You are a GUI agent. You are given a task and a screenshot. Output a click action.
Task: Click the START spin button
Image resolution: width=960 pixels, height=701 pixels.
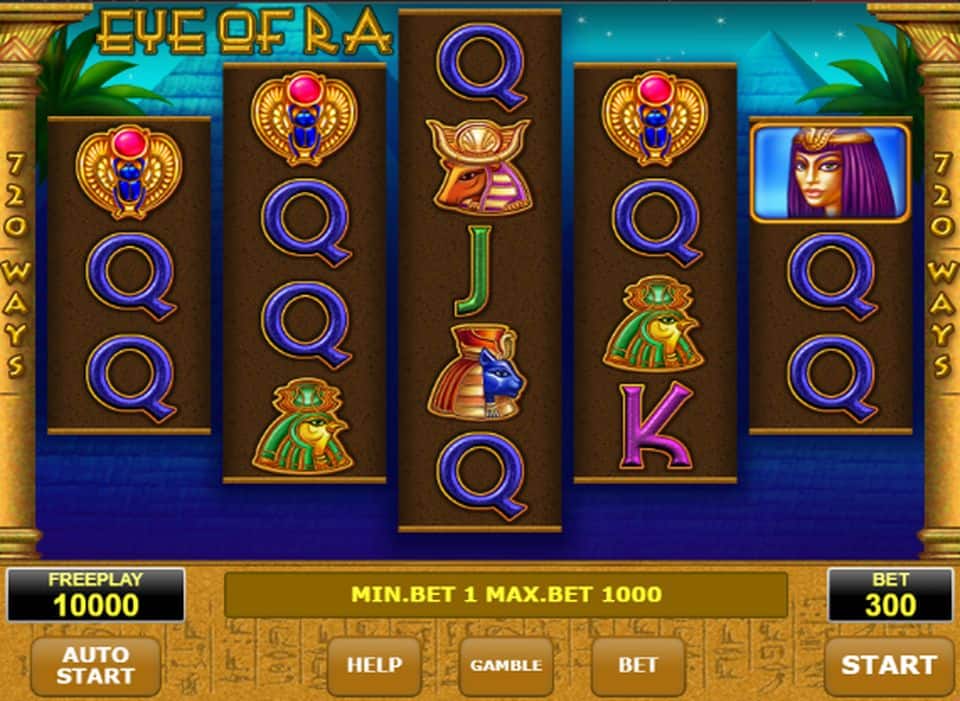tap(888, 665)
